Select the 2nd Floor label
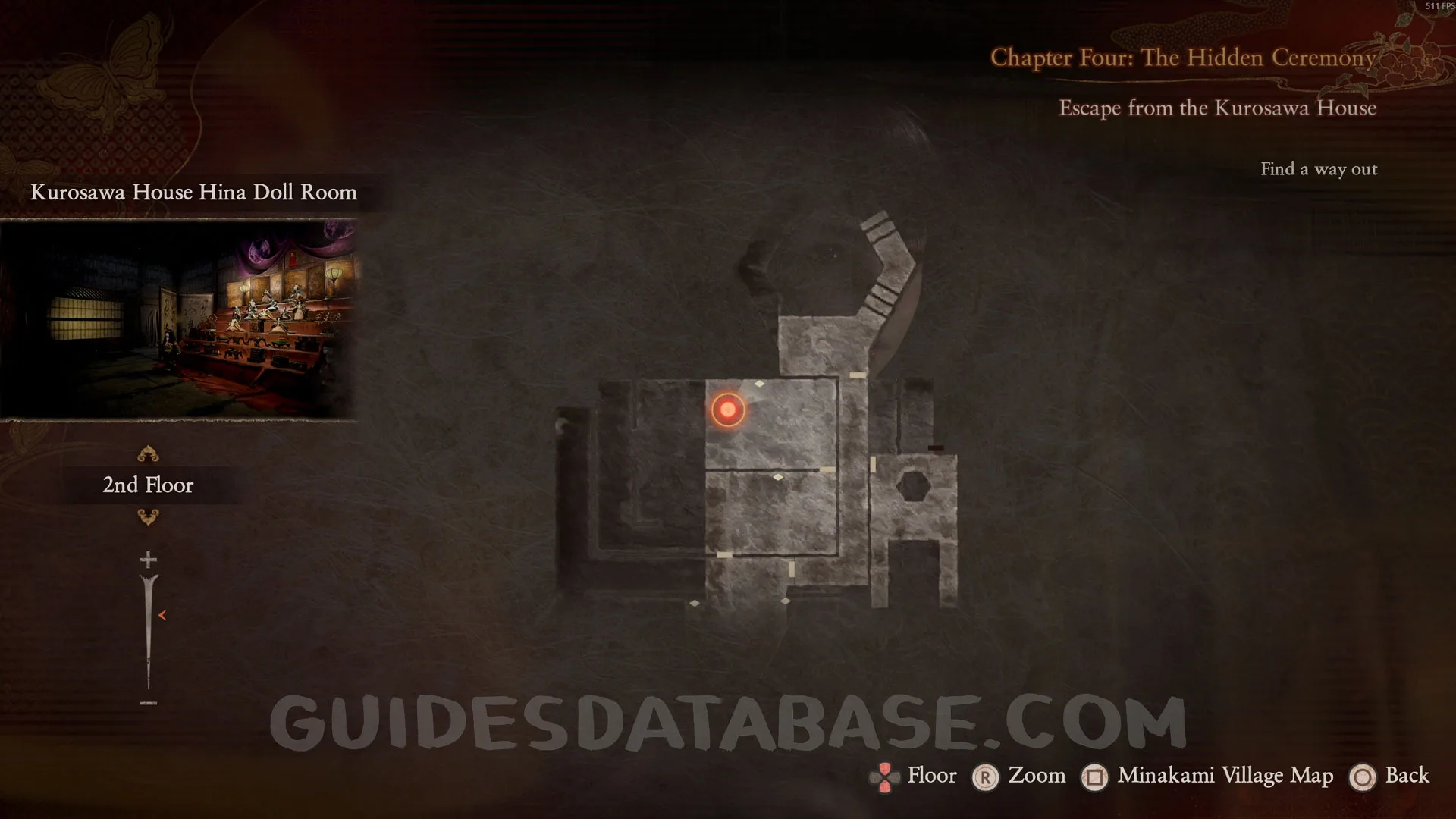Image resolution: width=1456 pixels, height=819 pixels. (x=148, y=485)
